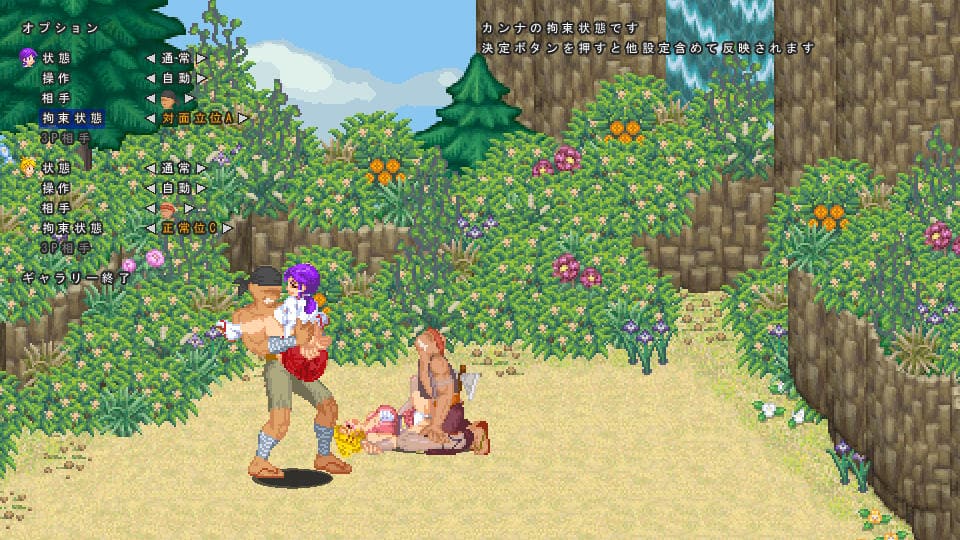Select the highlighted 拘束状態 menu row
960x540 pixels.
[72, 118]
